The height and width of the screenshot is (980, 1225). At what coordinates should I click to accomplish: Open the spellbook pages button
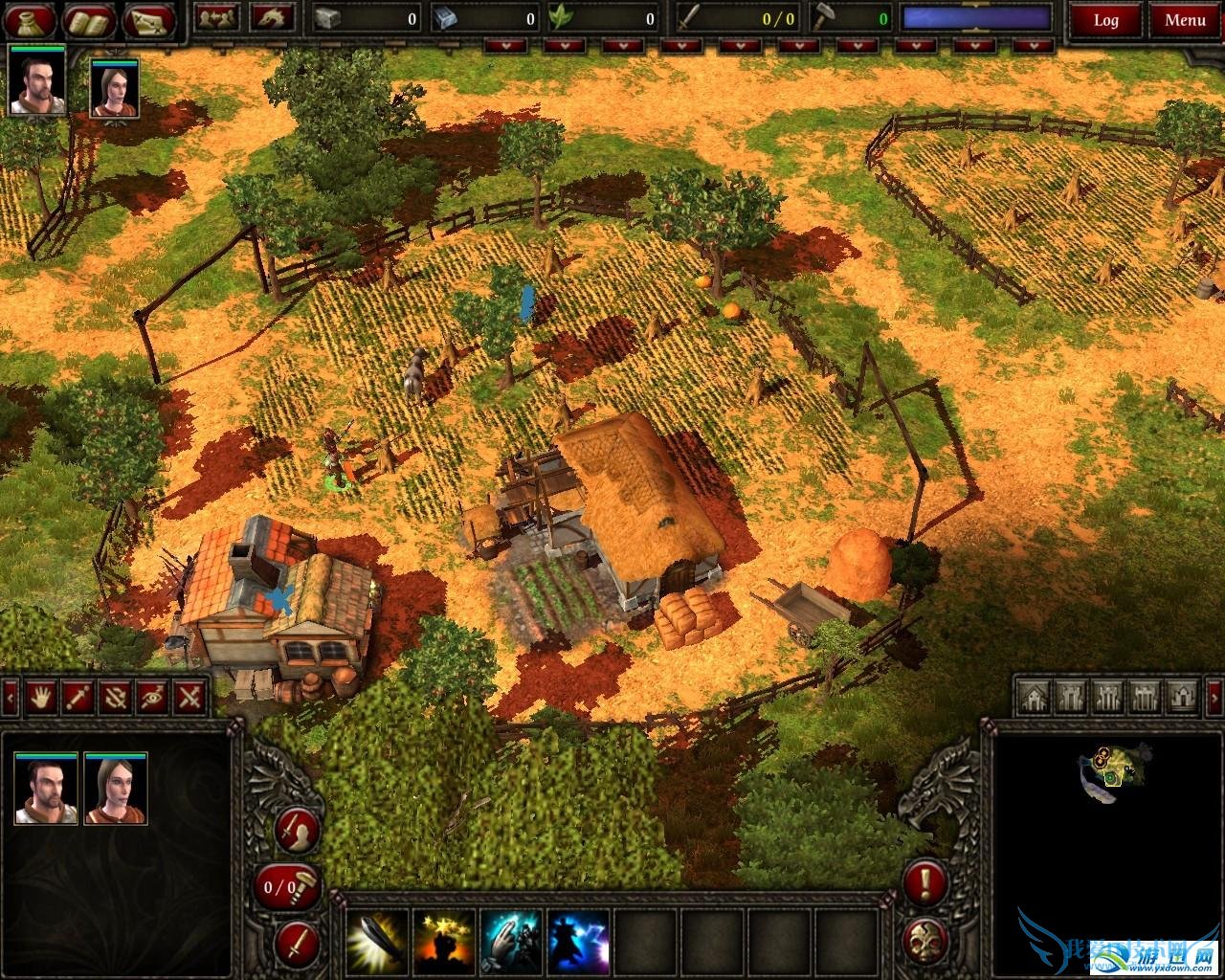(91, 19)
